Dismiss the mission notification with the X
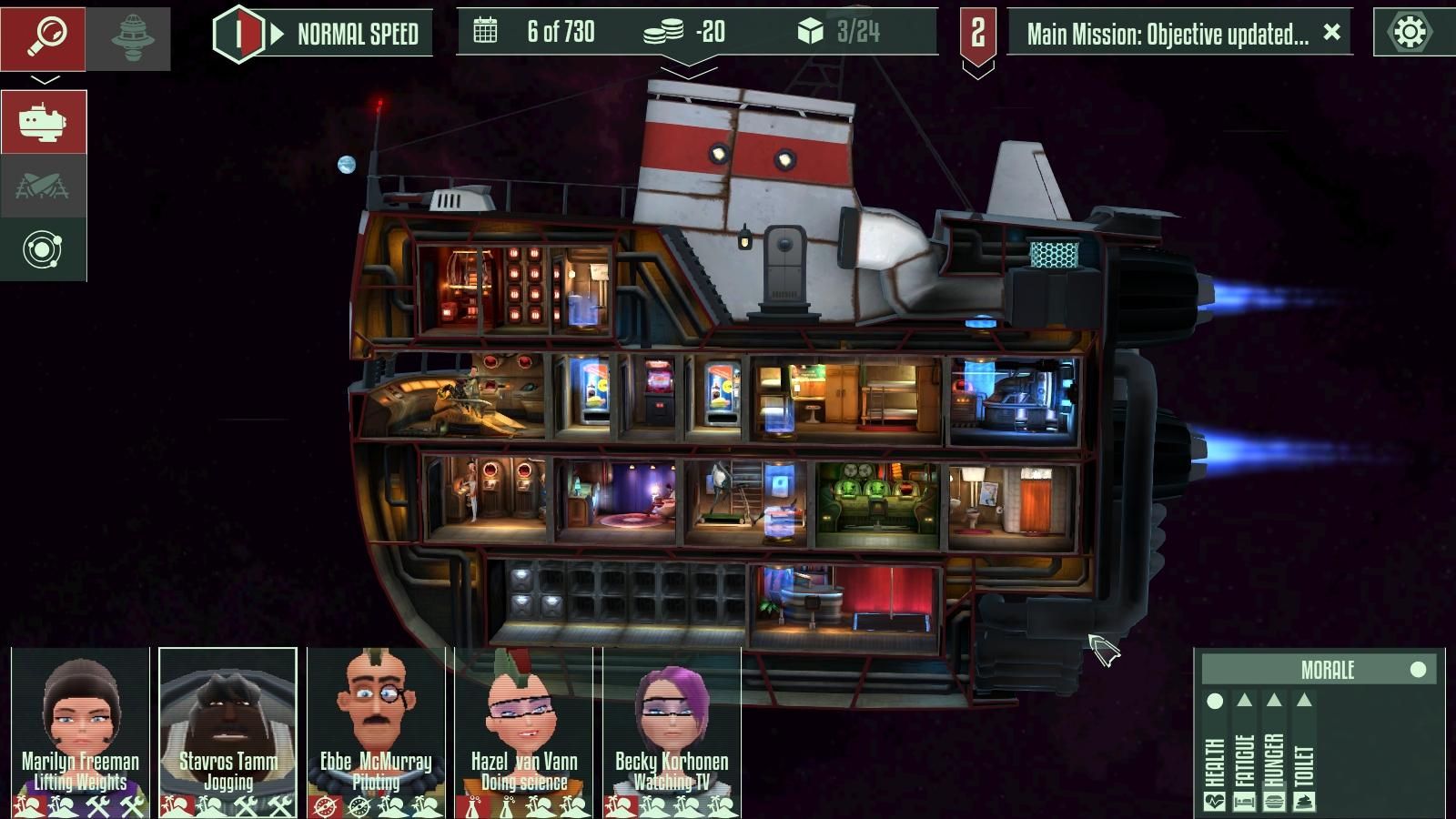 point(1331,33)
